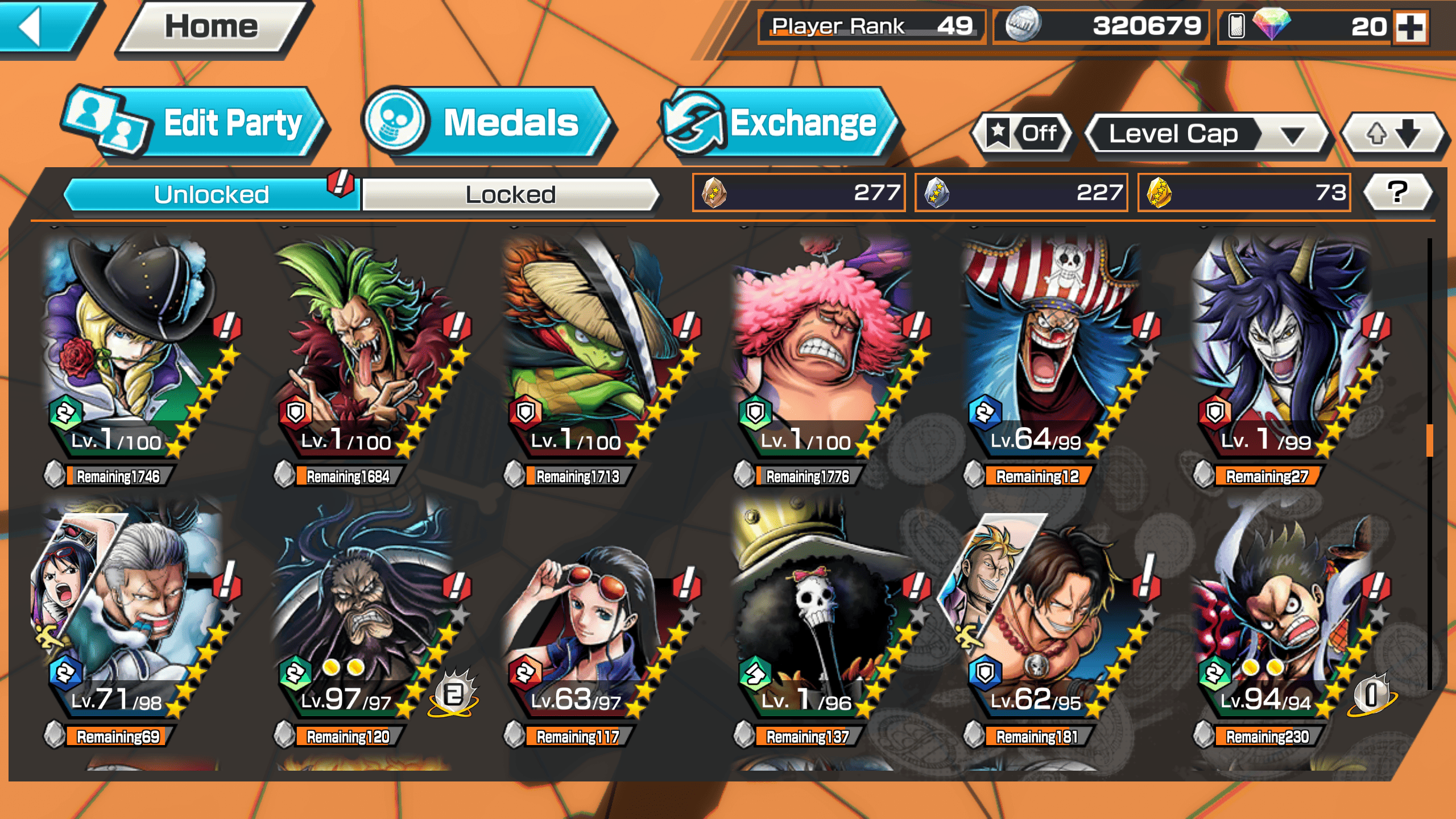Viewport: 1456px width, 819px height.
Task: Open the Medals screen
Action: pos(489,123)
